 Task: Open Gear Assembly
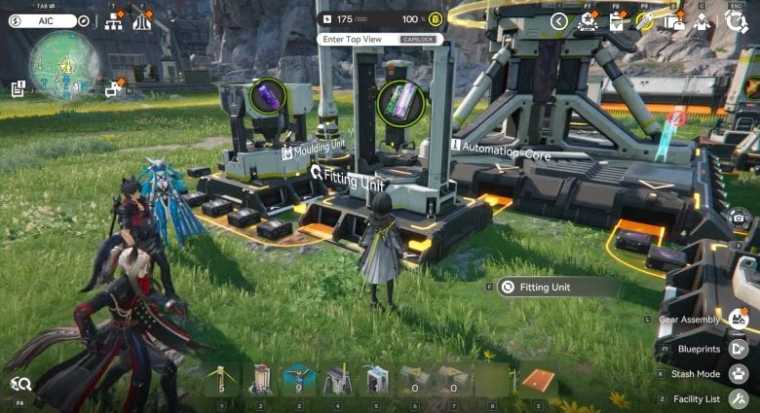coord(738,320)
